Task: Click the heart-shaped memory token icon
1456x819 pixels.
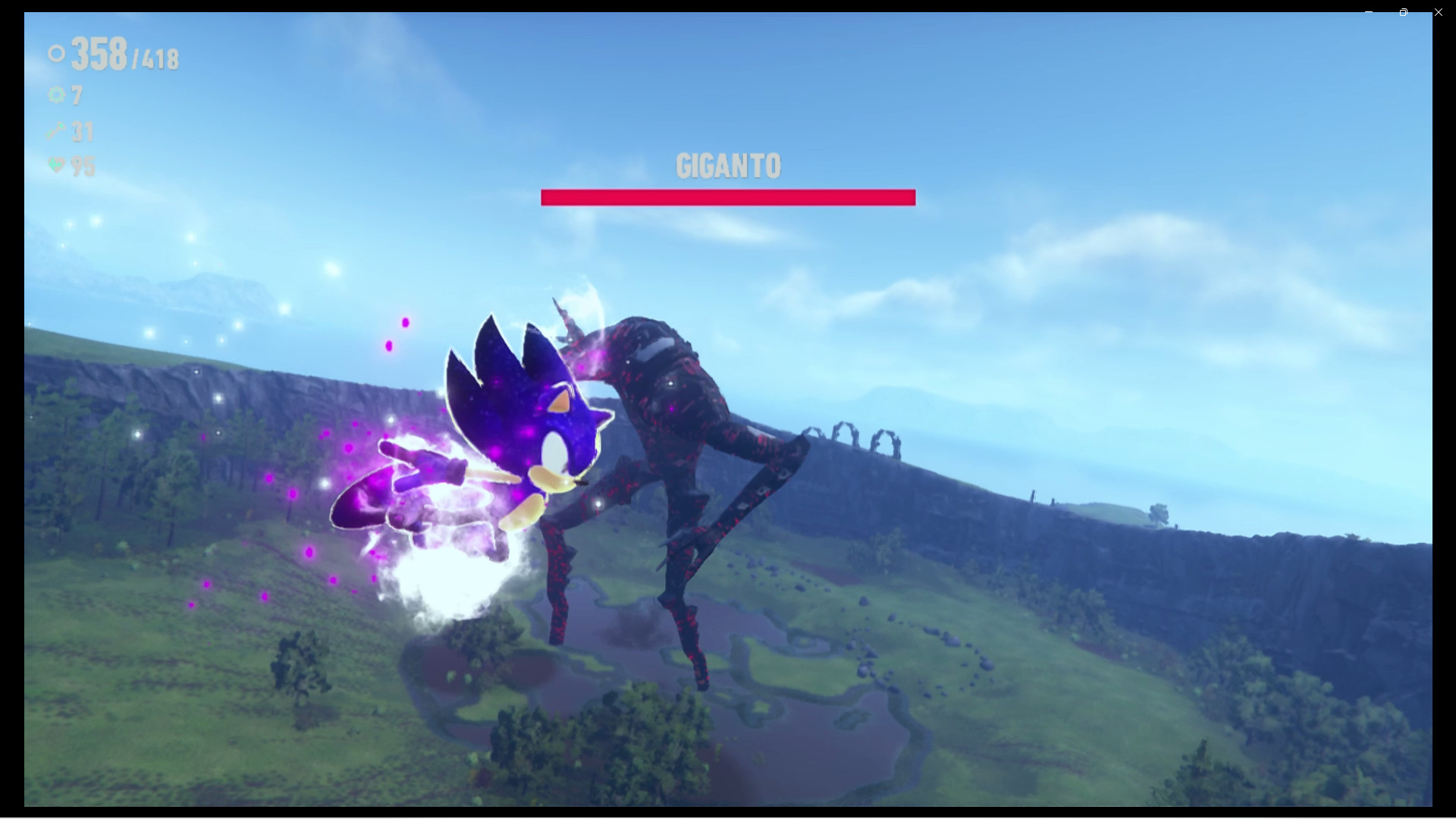Action: (56, 166)
